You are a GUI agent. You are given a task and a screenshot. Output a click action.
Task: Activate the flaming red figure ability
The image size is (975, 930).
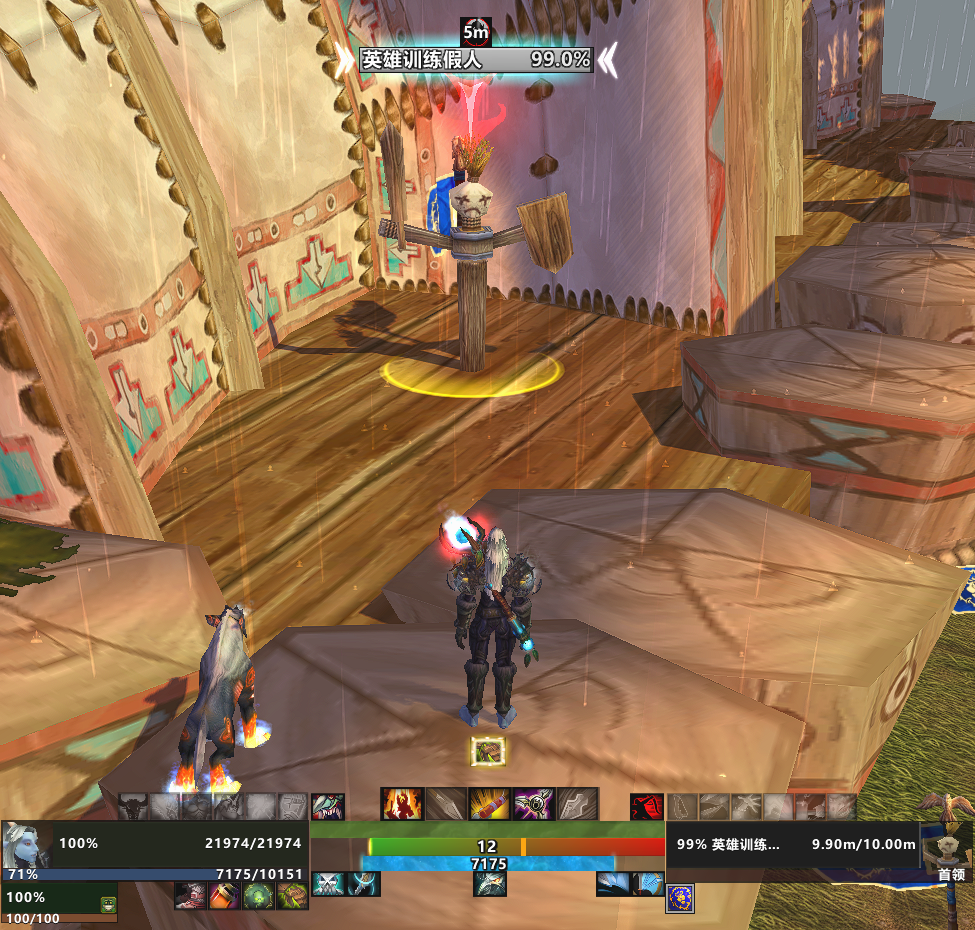coord(400,804)
